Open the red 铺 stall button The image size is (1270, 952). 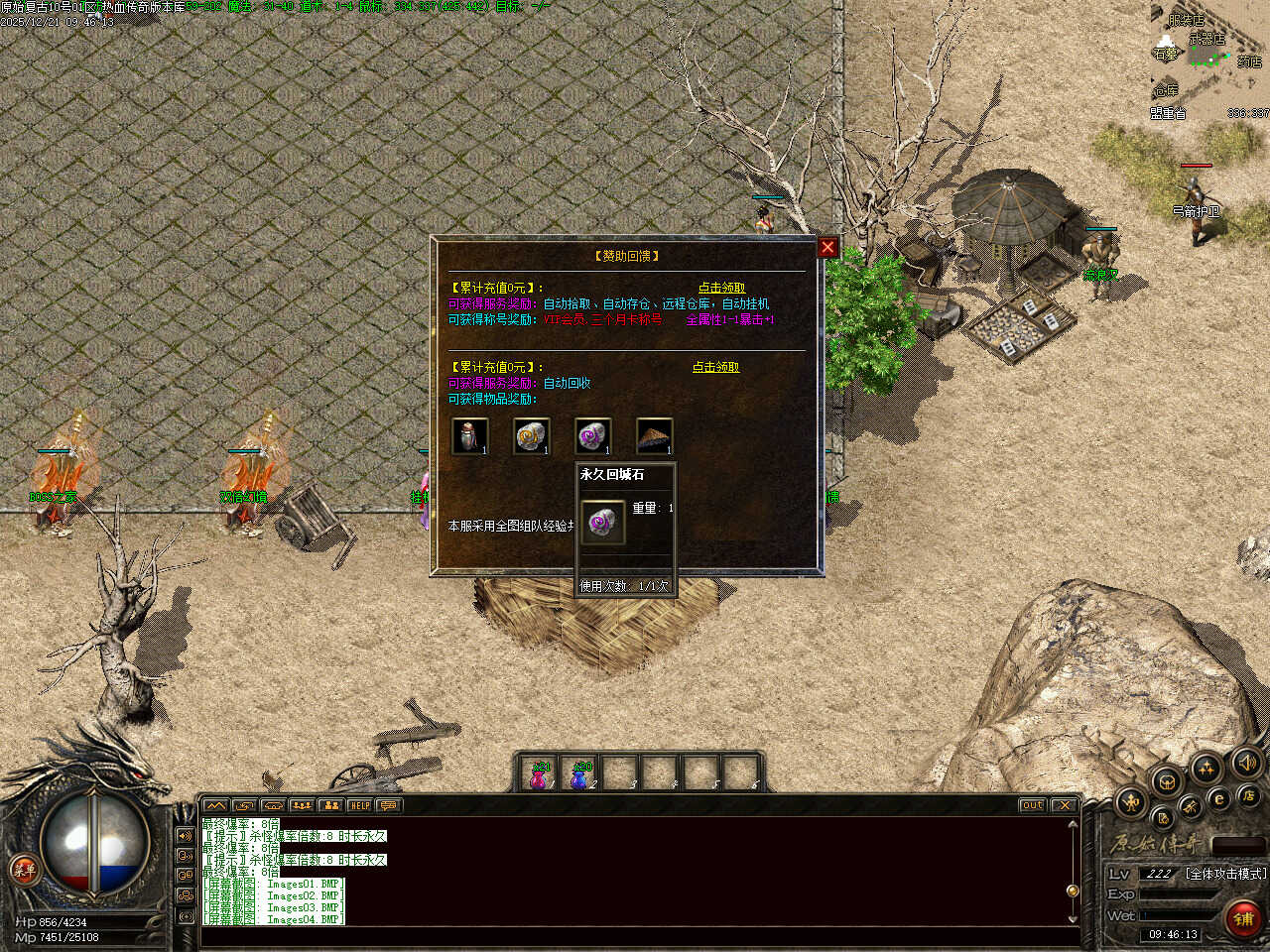click(1243, 919)
